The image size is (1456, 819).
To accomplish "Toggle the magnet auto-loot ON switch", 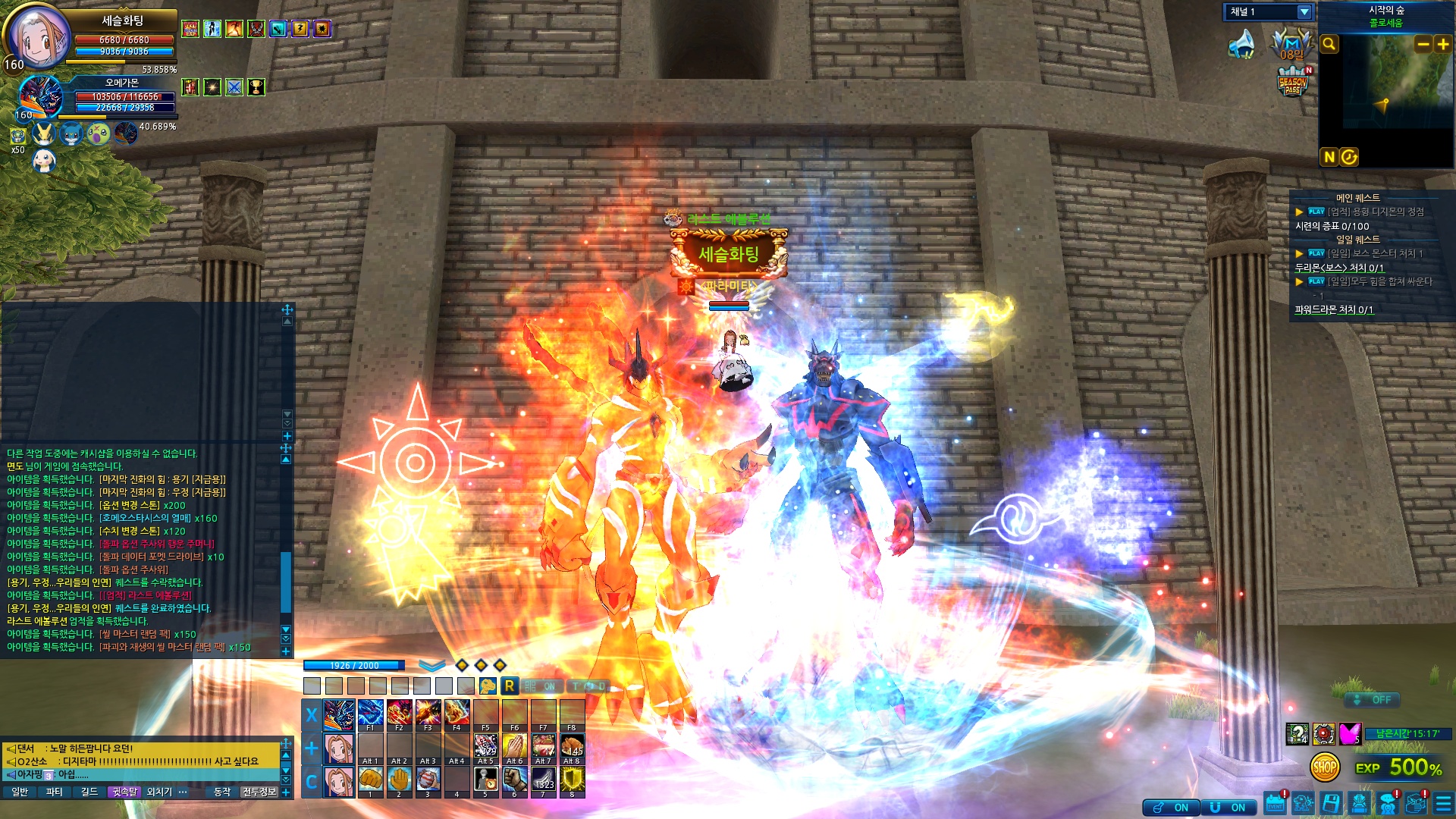I will (1229, 808).
